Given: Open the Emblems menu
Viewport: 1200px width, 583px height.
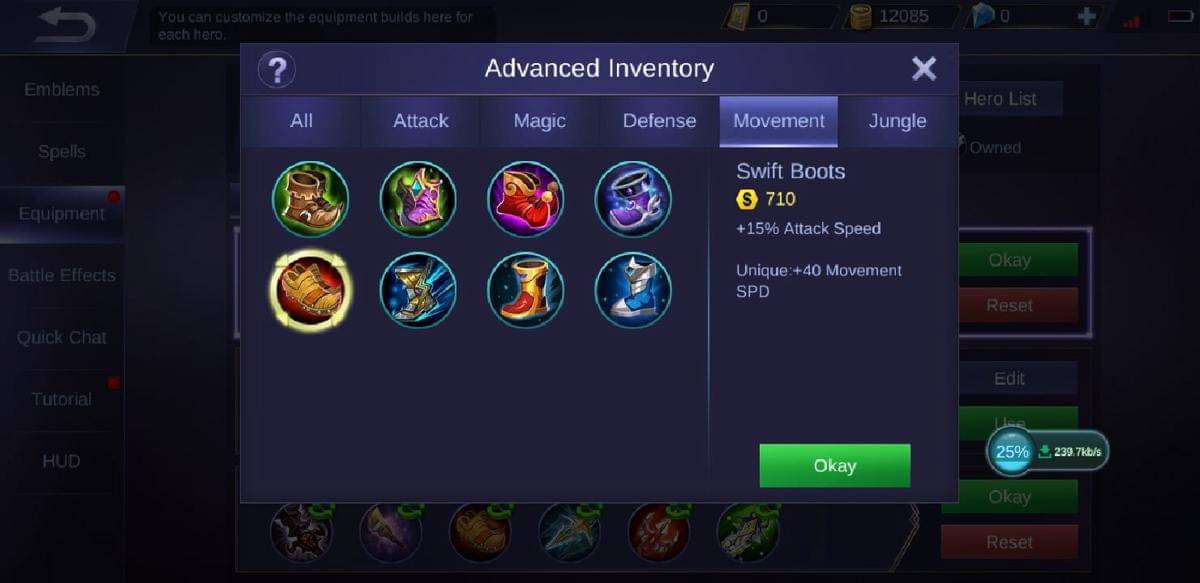Looking at the screenshot, I should 62,90.
